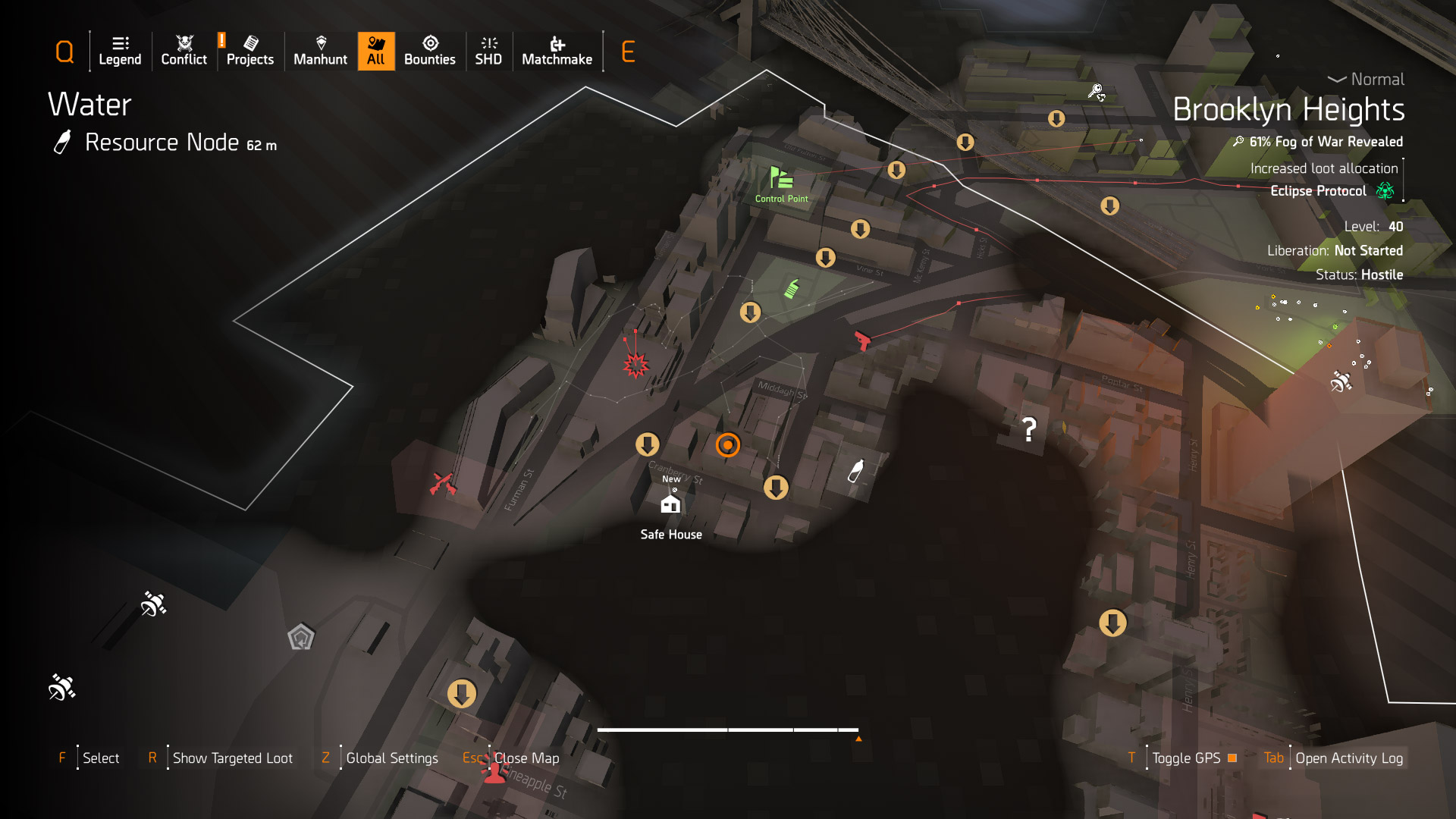The image size is (1456, 819).
Task: Click the orange player position marker
Action: click(727, 444)
